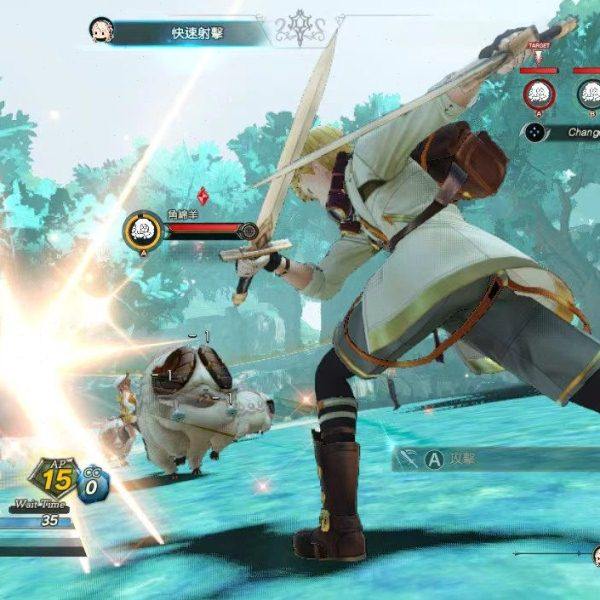Choose the red-ringed targeted enemy icon
Viewport: 600px width, 600px height.
pos(540,95)
